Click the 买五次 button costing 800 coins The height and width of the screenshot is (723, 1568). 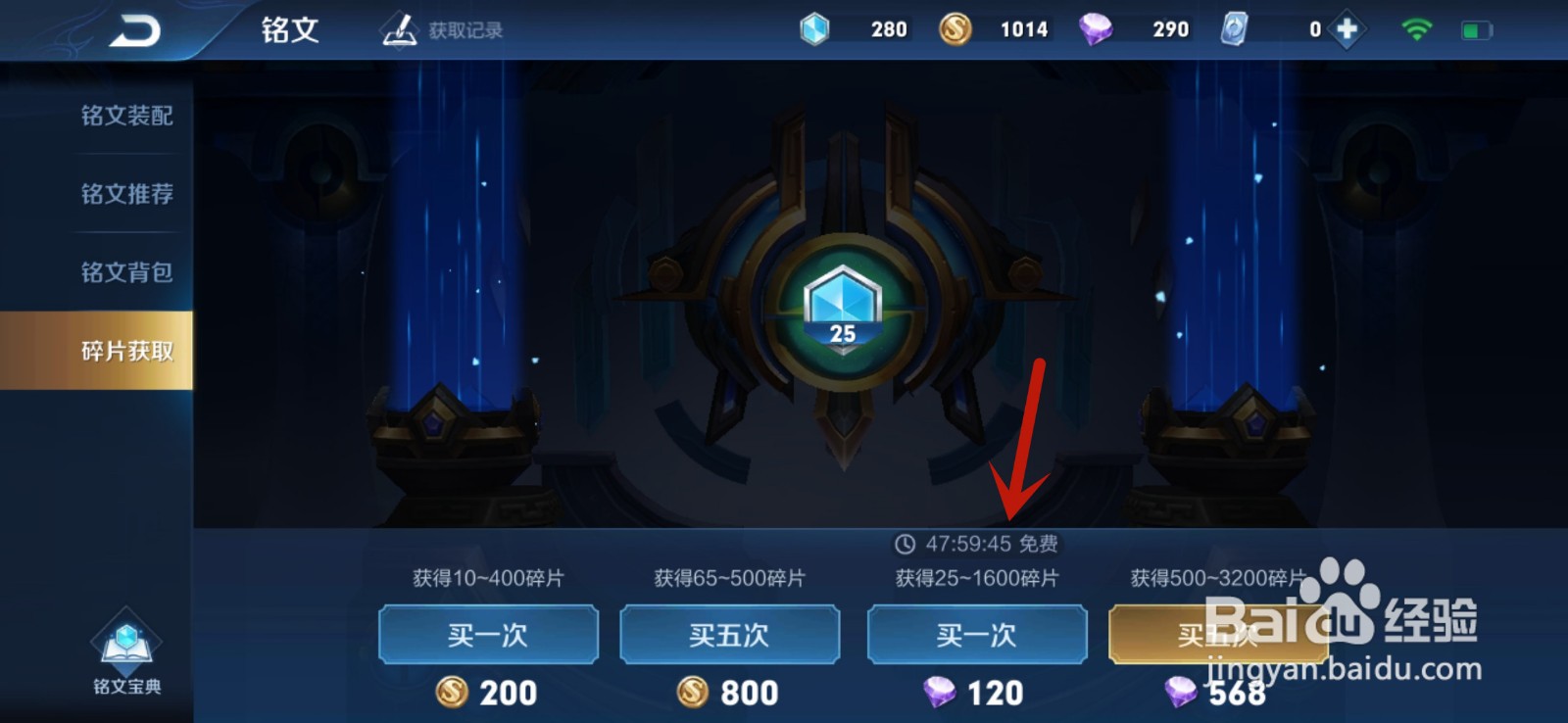tap(732, 635)
